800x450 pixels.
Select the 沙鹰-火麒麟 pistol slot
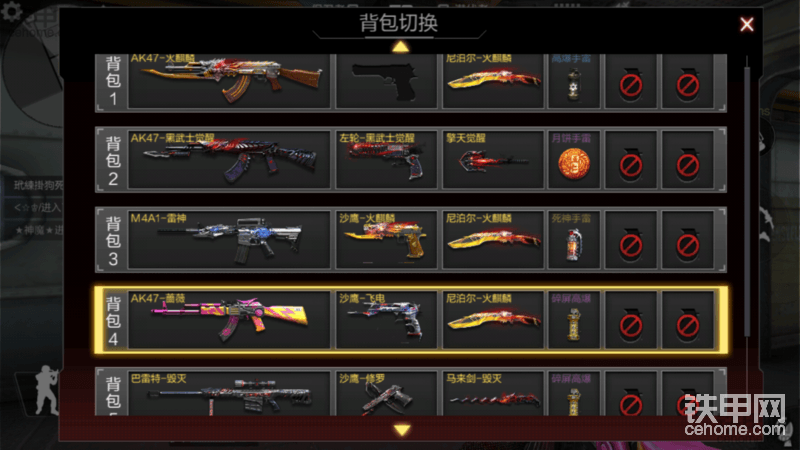(387, 238)
